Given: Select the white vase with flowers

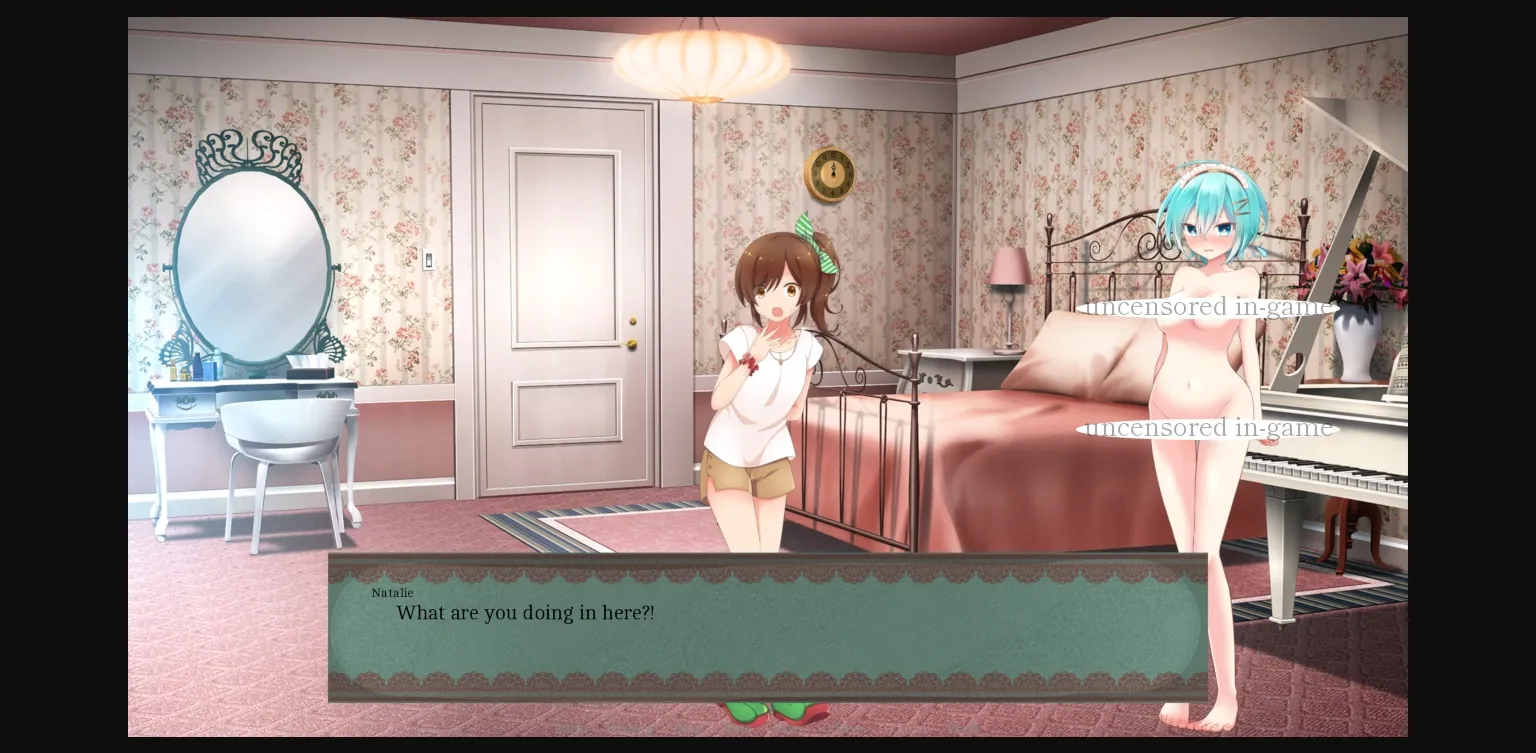Looking at the screenshot, I should [x=1354, y=345].
